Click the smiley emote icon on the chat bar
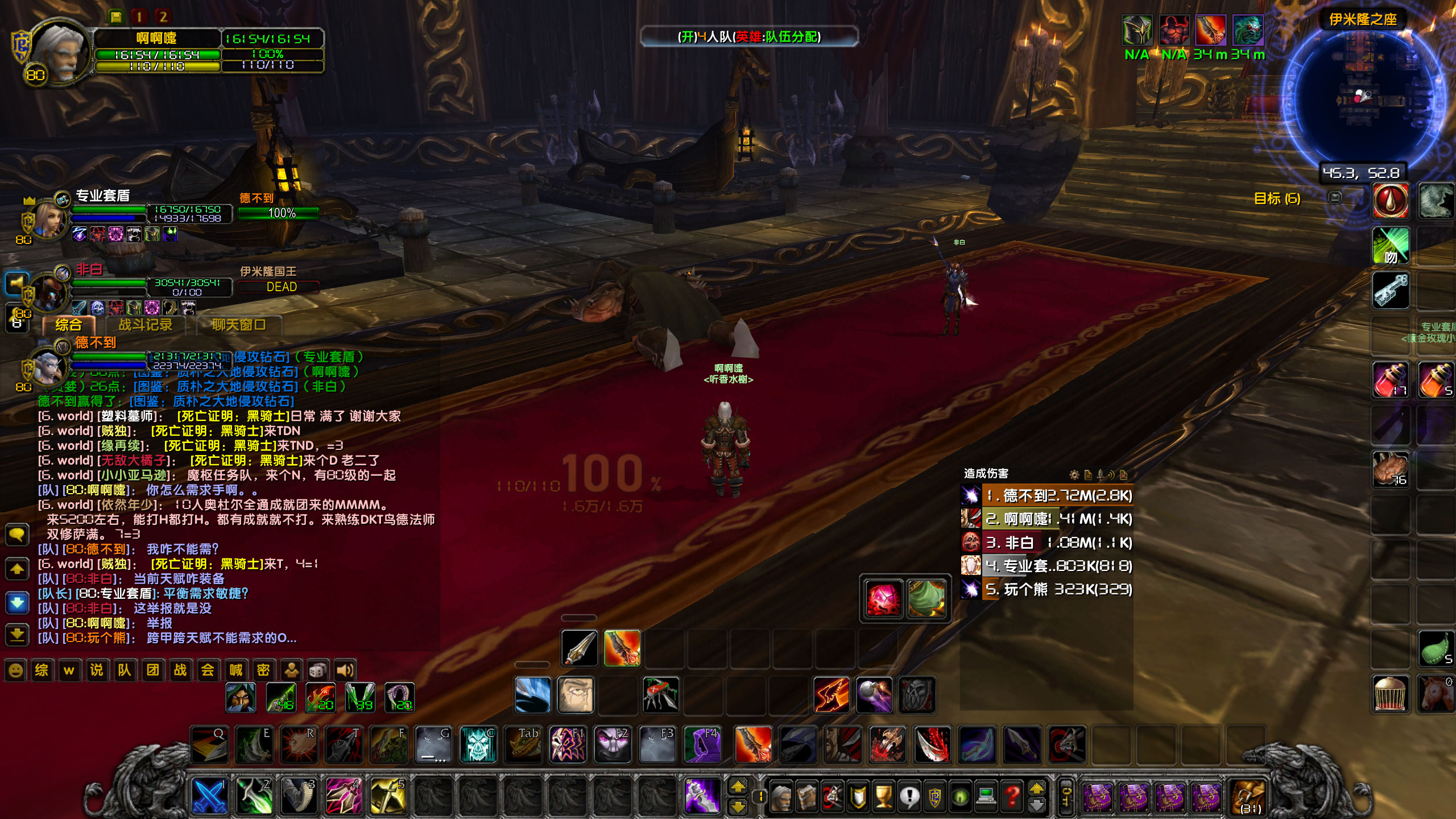The image size is (1456, 819). [x=15, y=670]
